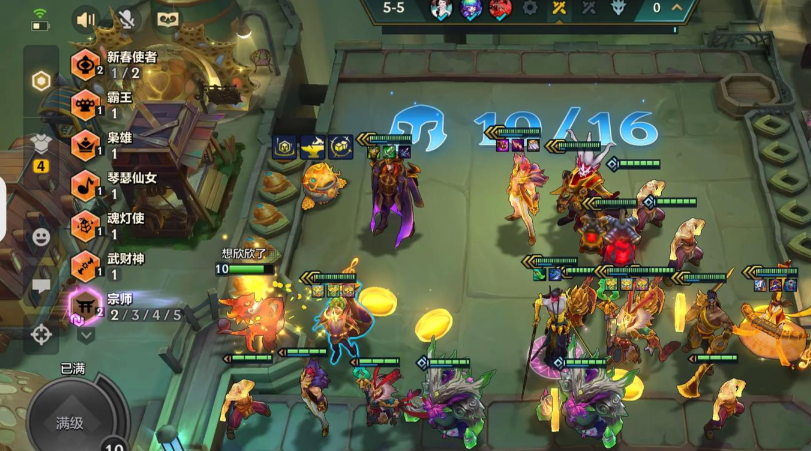This screenshot has height=451, width=811.
Task: Click the crosshair locate button
Action: [x=41, y=334]
